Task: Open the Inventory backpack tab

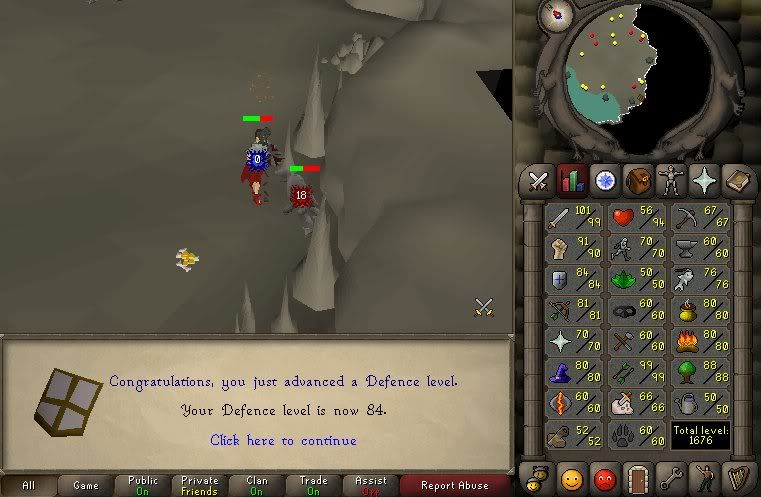Action: tap(638, 181)
